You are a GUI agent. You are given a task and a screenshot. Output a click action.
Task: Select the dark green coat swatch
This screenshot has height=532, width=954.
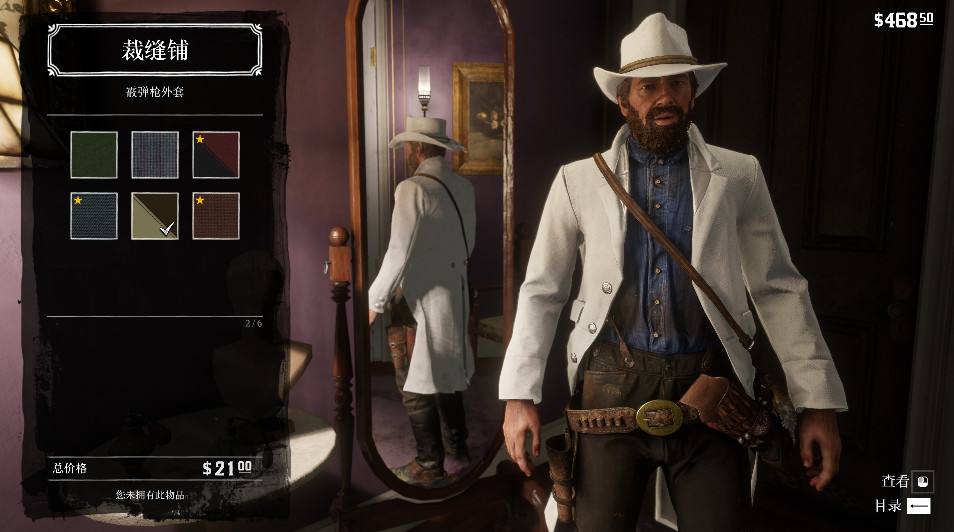[x=94, y=155]
